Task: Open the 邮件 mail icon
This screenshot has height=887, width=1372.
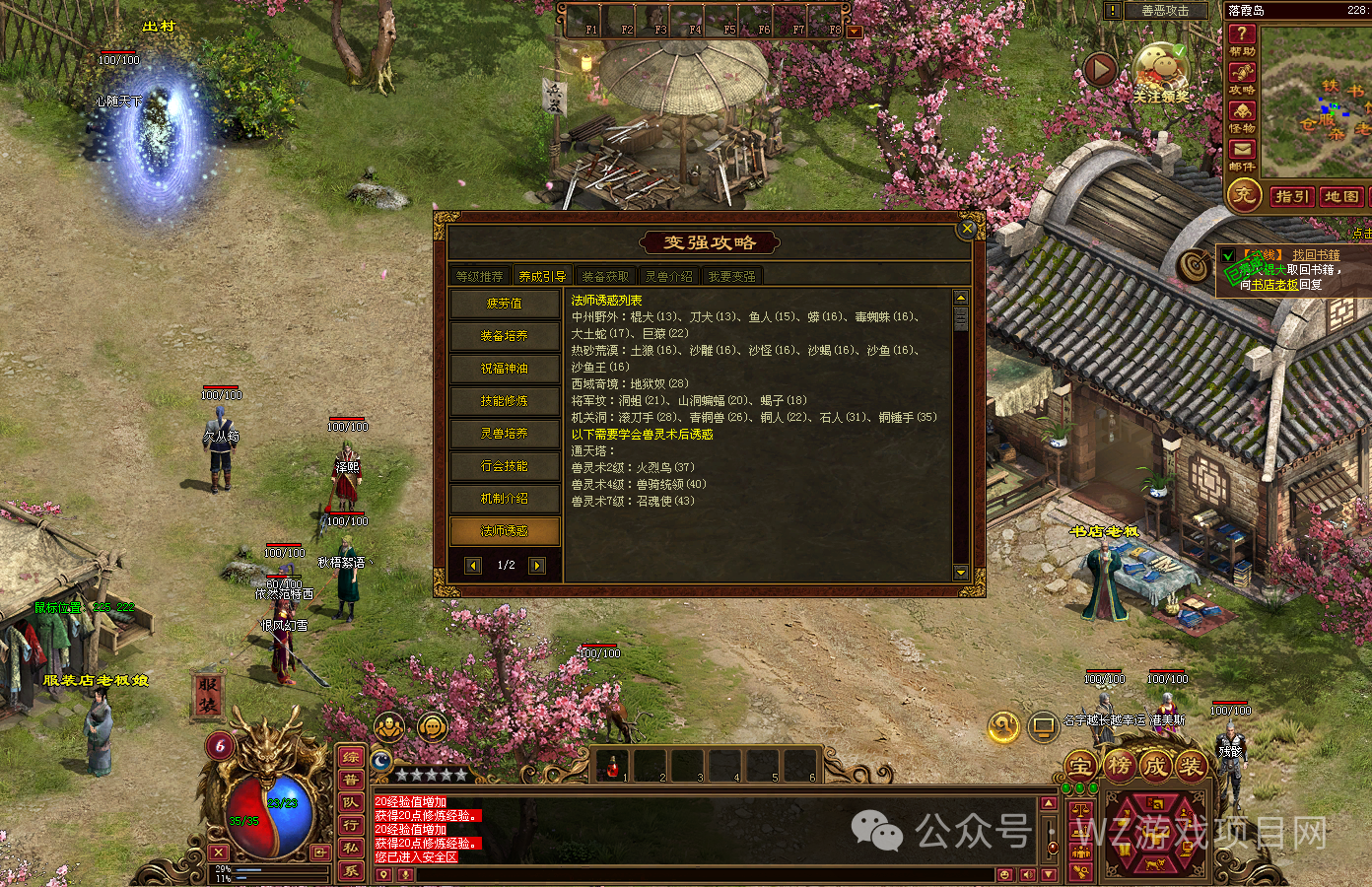Action: (1242, 150)
